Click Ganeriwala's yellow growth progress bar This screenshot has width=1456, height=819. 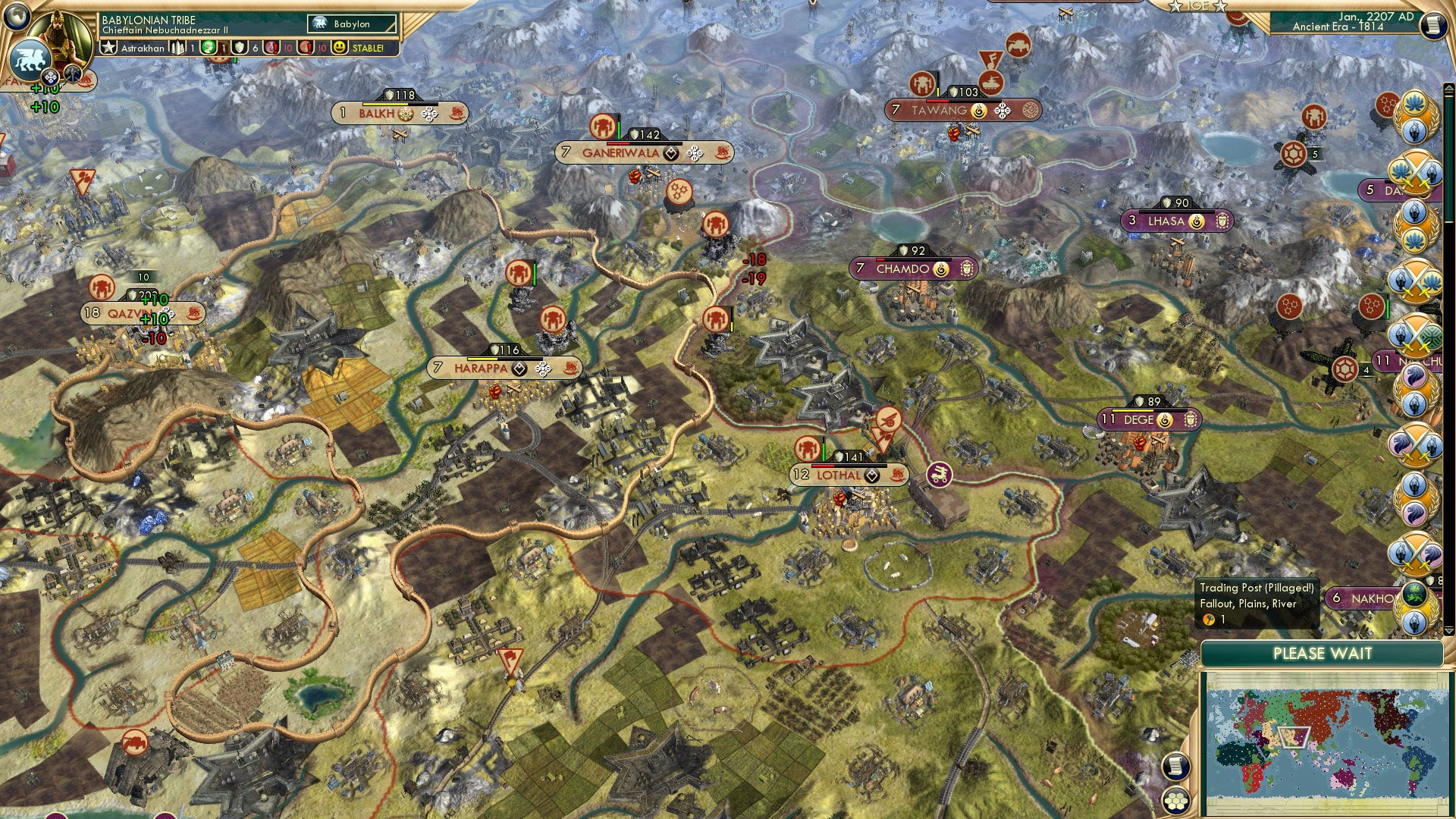(x=645, y=144)
